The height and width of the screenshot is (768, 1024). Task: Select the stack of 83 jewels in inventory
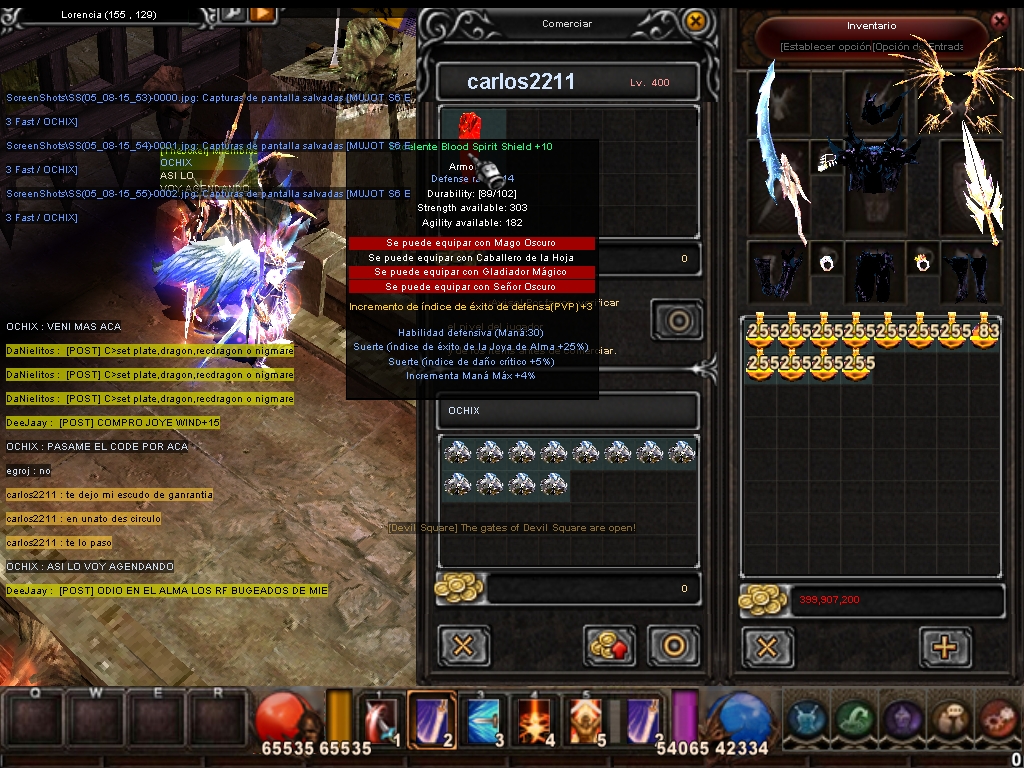click(984, 333)
